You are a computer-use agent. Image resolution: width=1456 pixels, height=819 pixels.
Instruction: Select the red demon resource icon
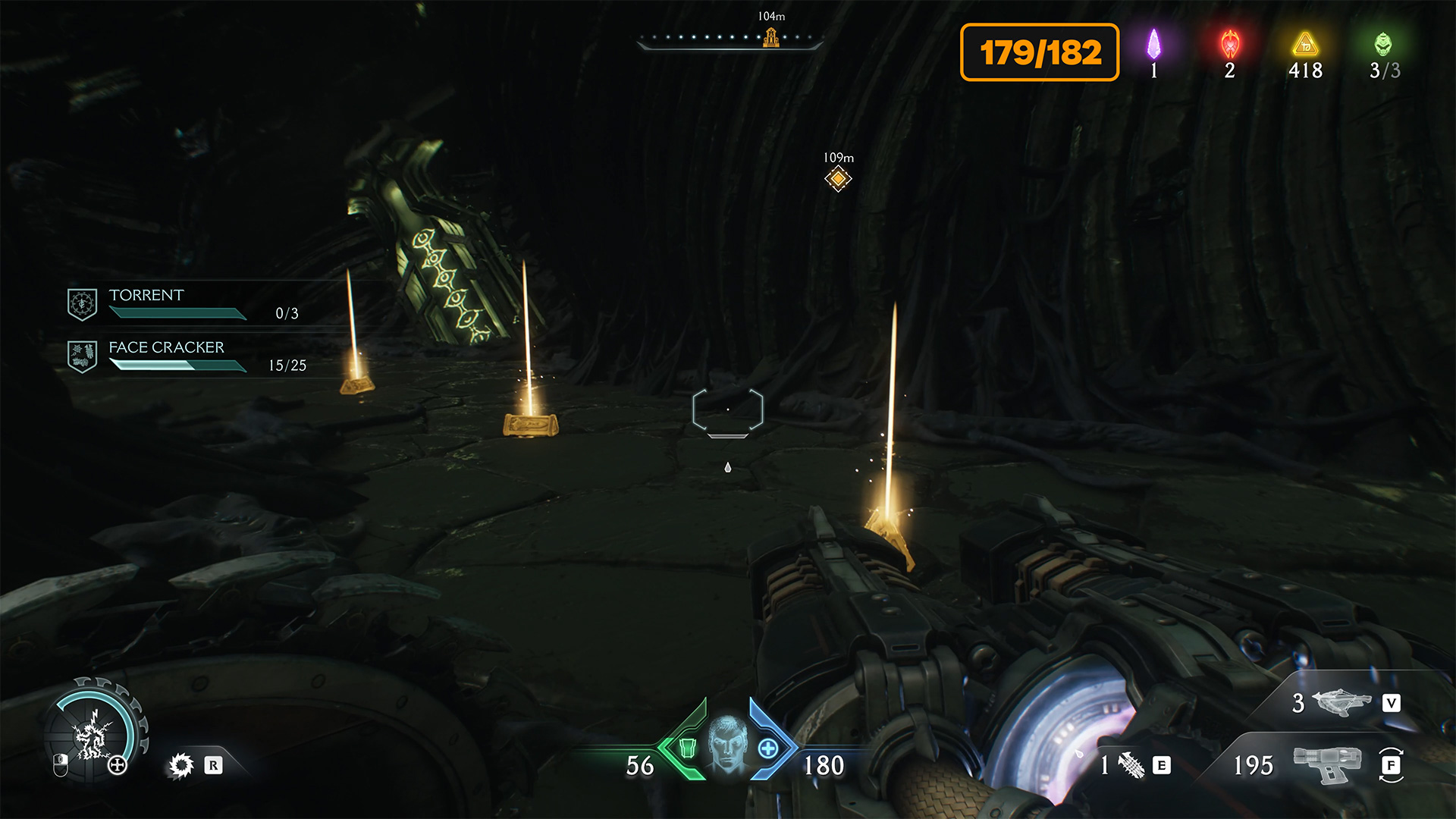(x=1229, y=44)
